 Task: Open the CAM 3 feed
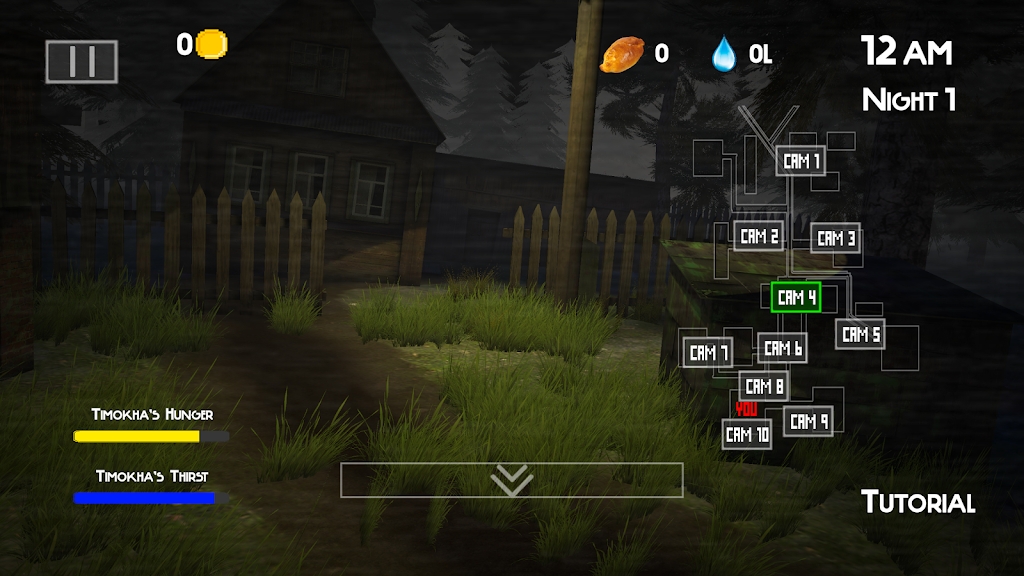(835, 238)
